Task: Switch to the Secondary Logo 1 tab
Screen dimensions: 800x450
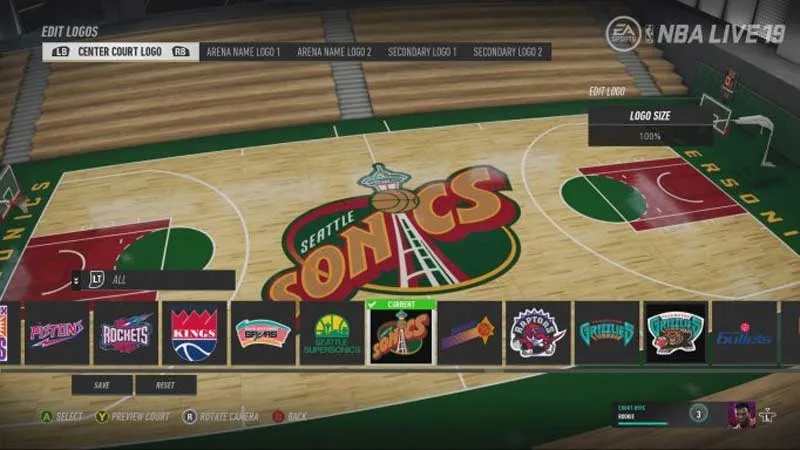Action: (422, 51)
